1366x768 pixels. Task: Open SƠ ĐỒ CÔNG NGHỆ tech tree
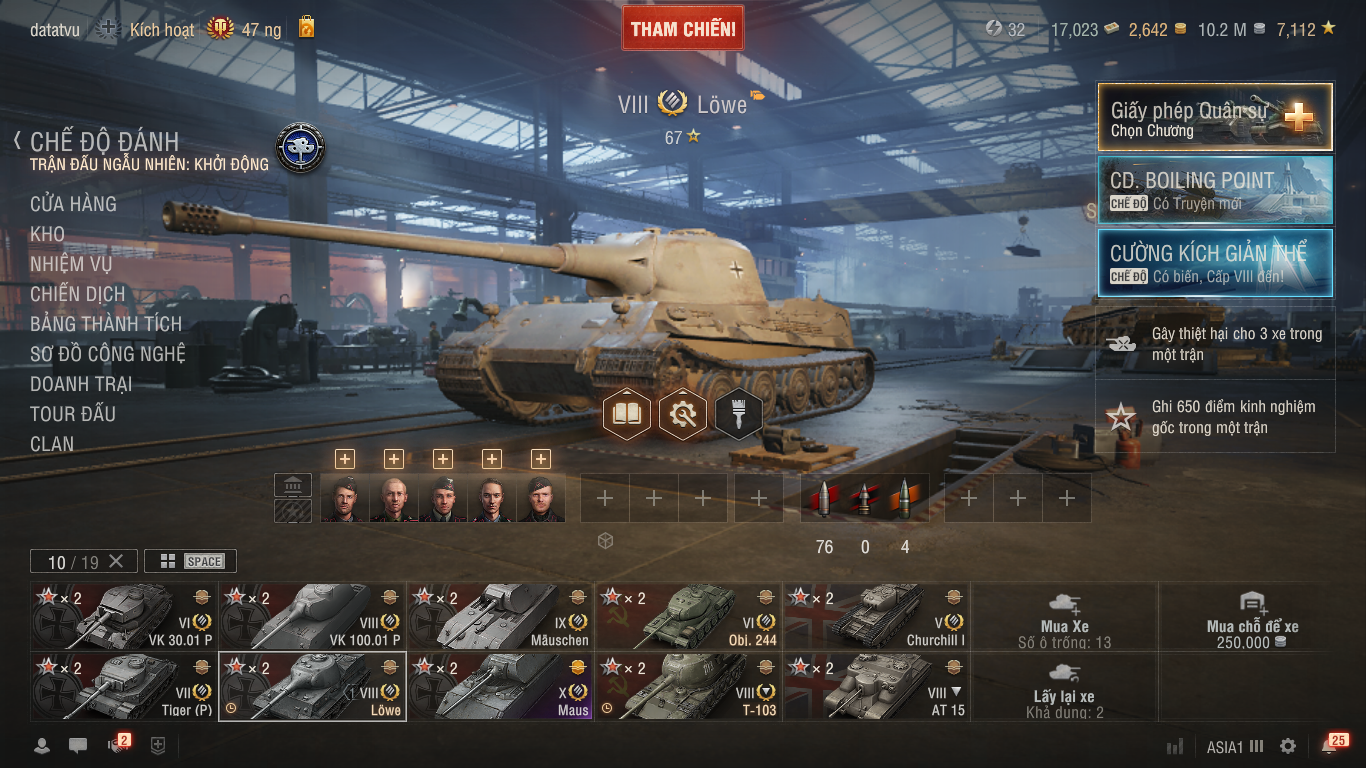pyautogui.click(x=107, y=354)
